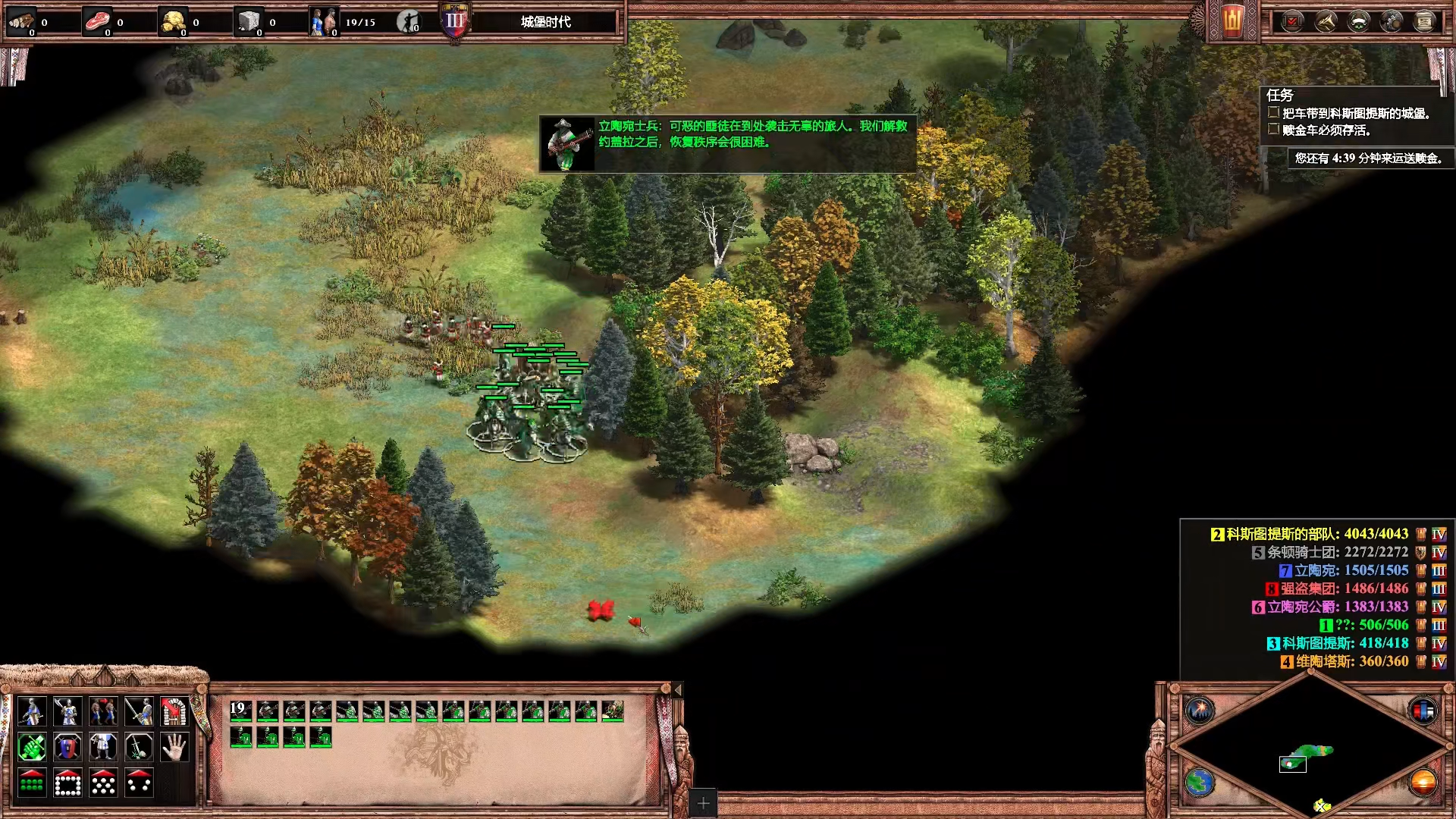This screenshot has width=1456, height=819.
Task: Switch to the globe terrain minimap view
Action: pyautogui.click(x=1200, y=783)
